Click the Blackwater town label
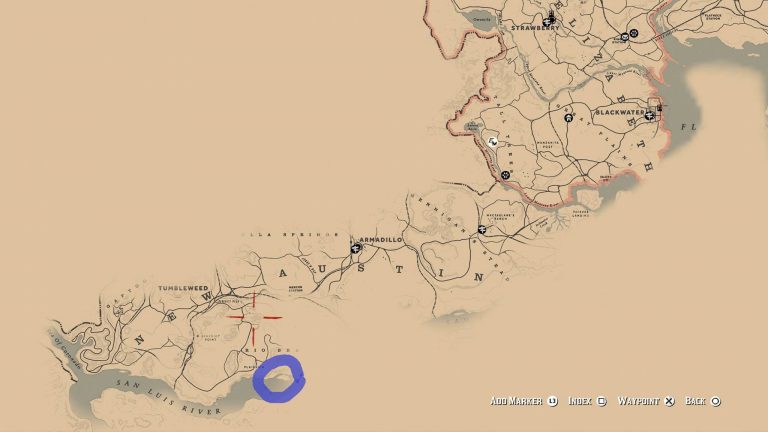 point(621,112)
